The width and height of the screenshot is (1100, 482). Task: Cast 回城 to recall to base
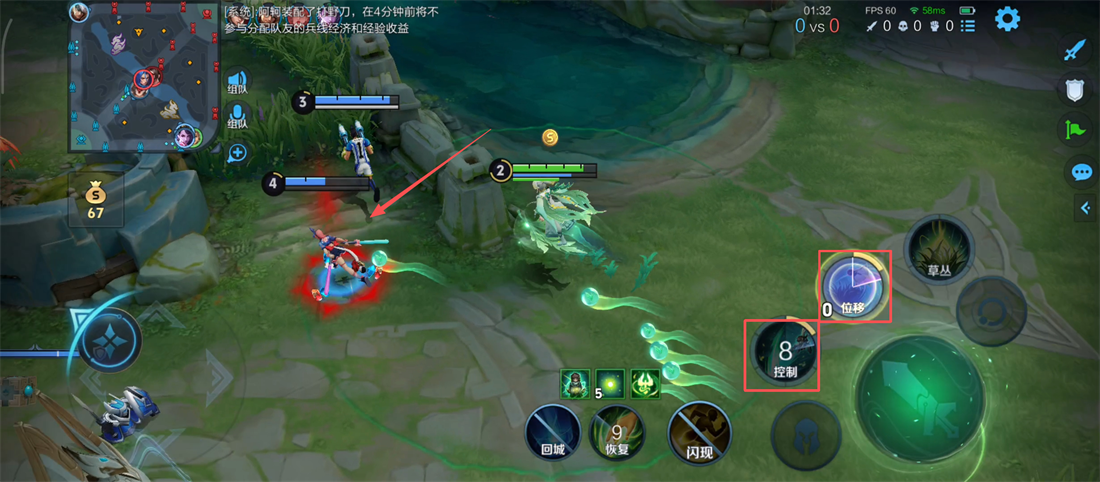(553, 433)
